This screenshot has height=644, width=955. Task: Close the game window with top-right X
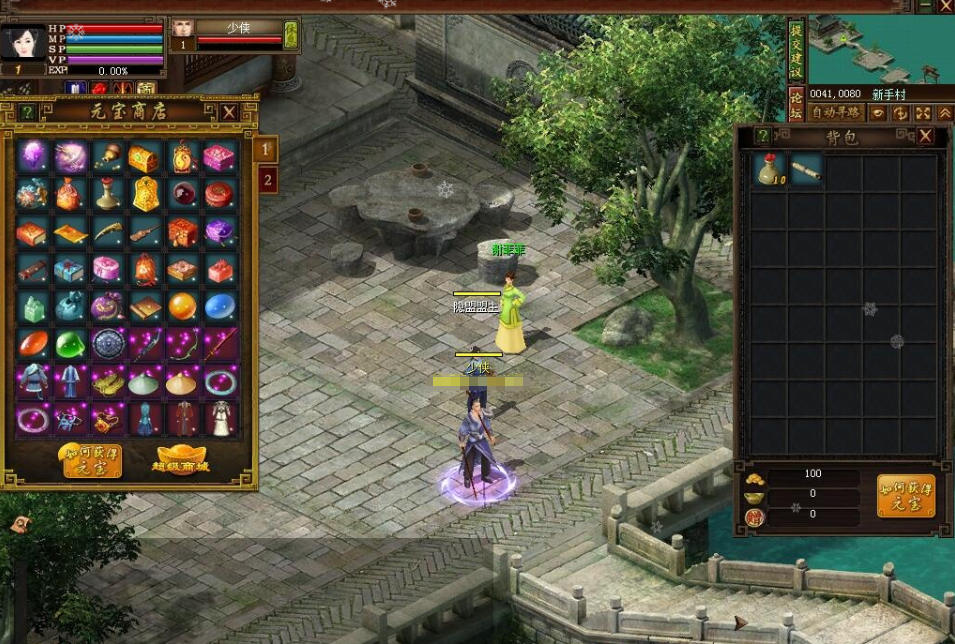click(945, 7)
